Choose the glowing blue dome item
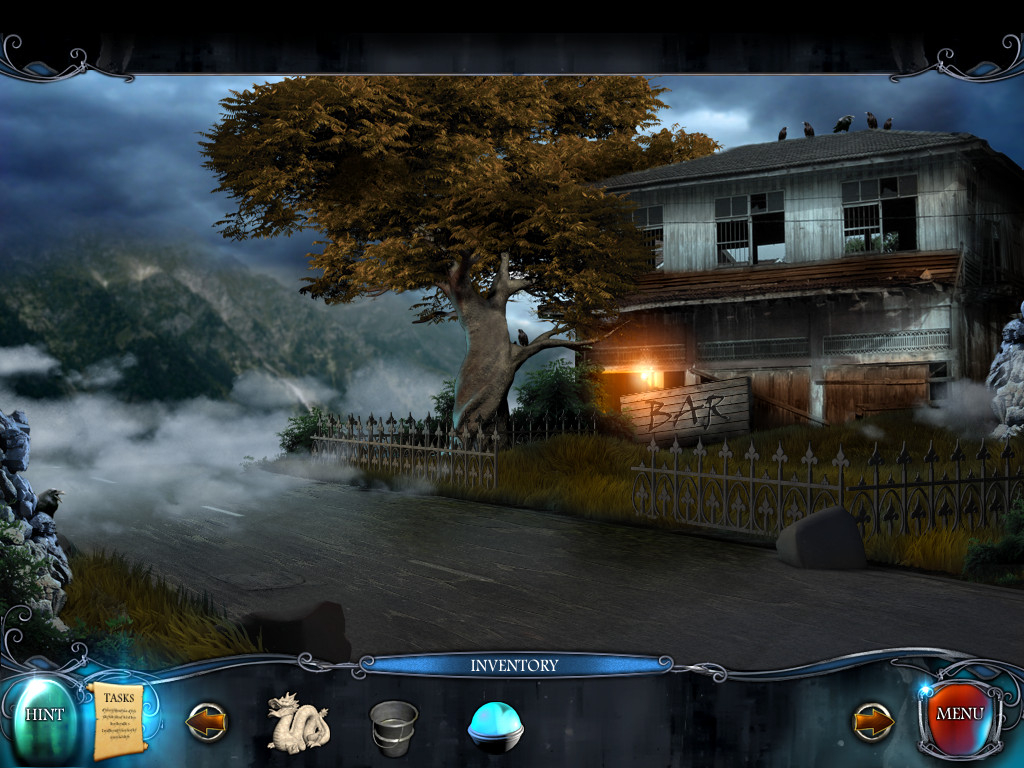Screen dimensions: 1024x768 pyautogui.click(x=495, y=726)
